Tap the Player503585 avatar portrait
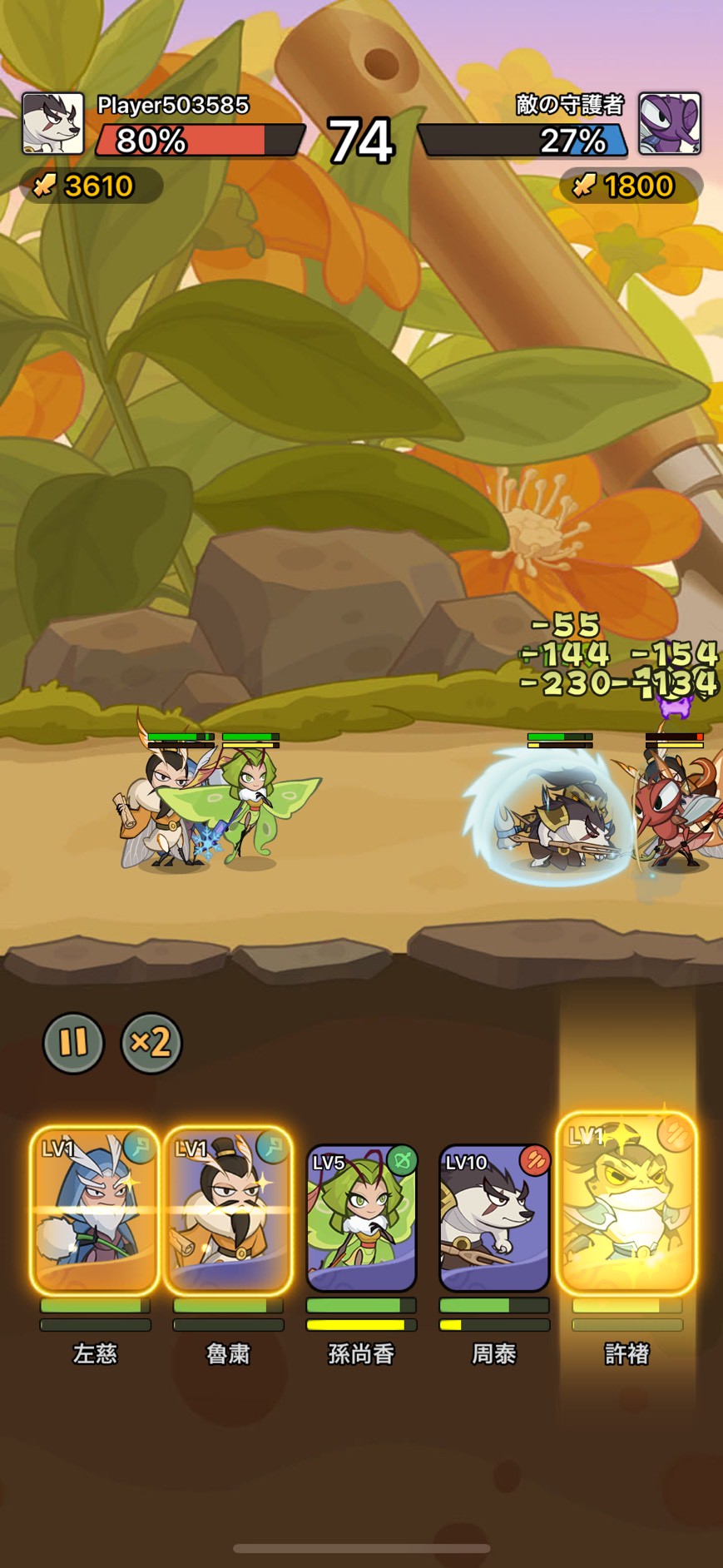 [x=53, y=123]
